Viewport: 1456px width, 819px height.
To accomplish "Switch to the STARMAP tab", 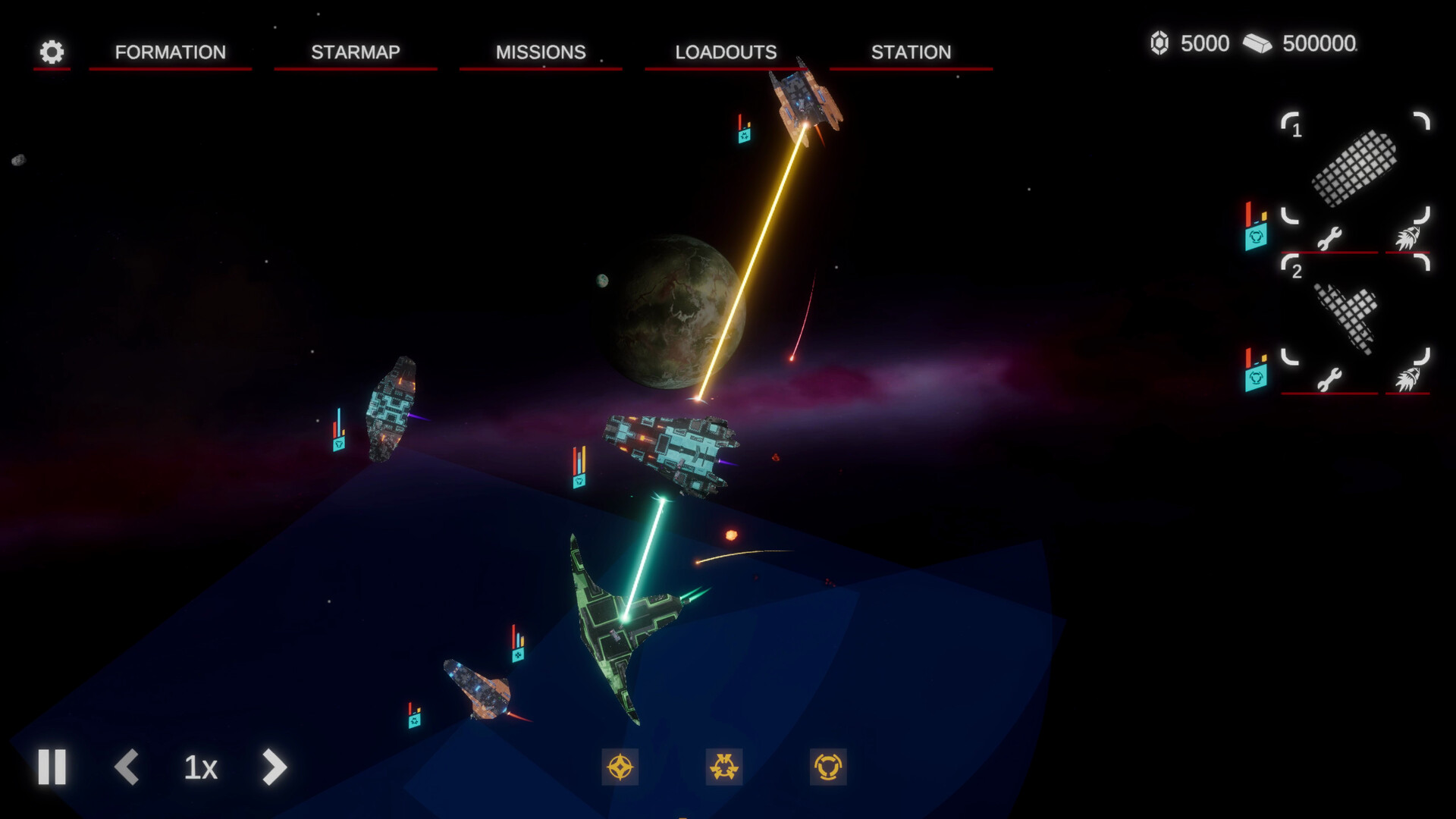I will (x=354, y=52).
